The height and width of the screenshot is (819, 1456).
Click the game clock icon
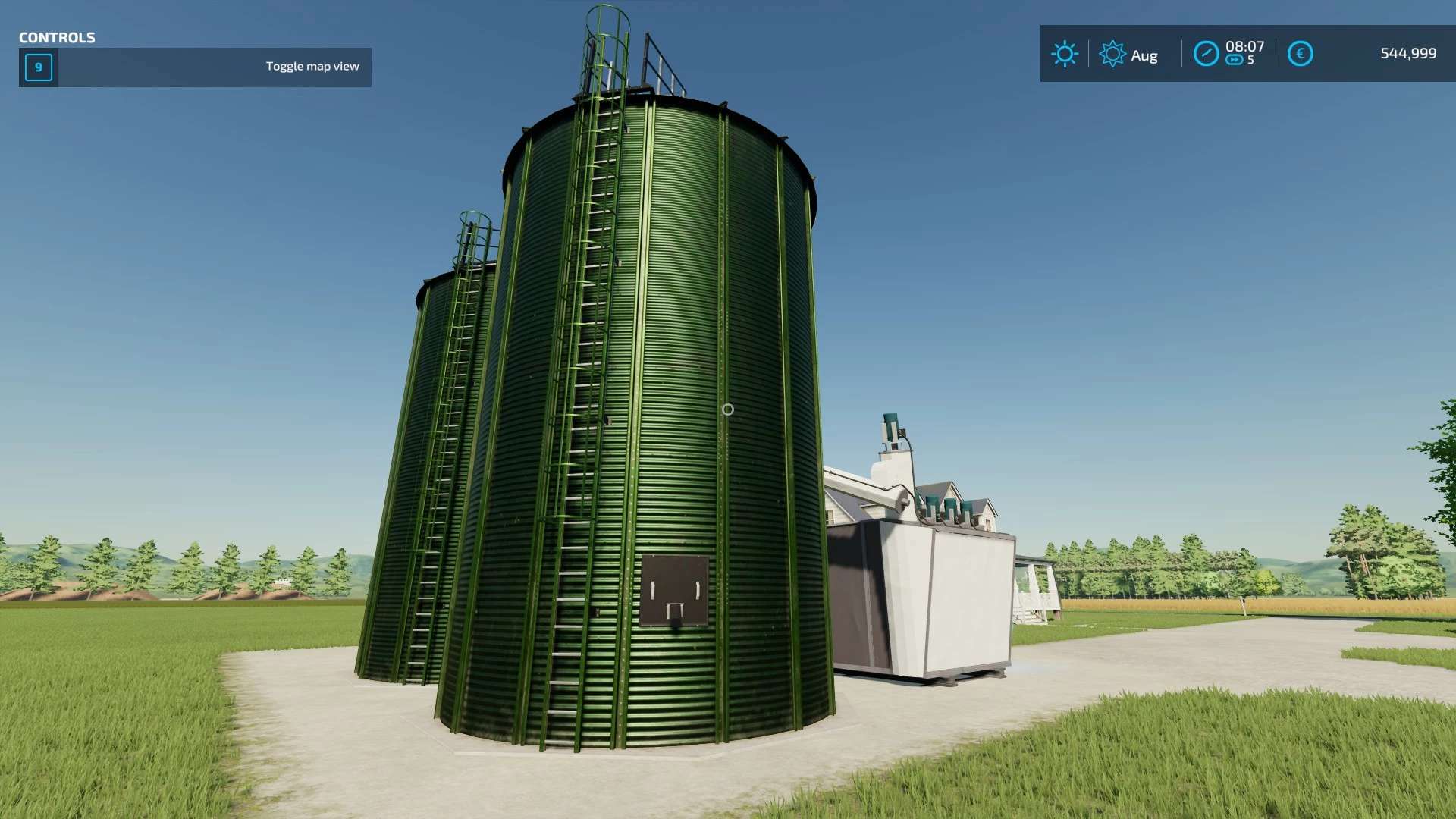coord(1206,54)
